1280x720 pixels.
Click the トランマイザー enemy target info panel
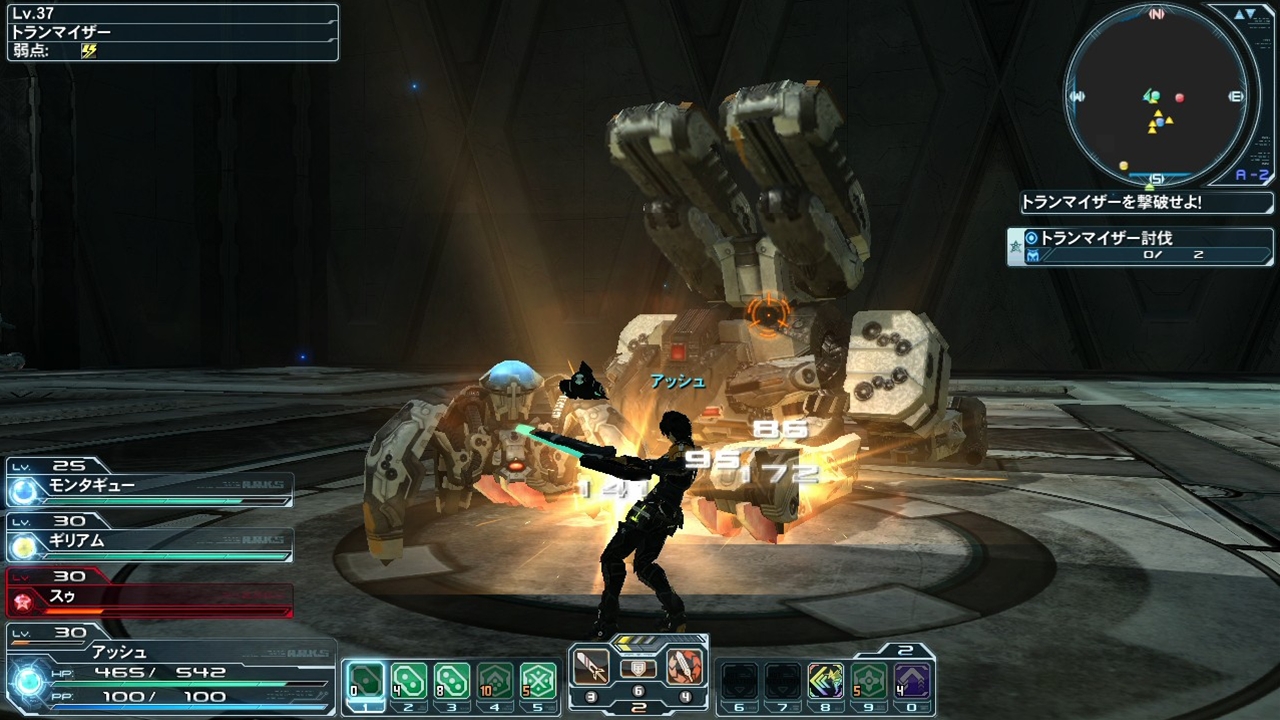[172, 32]
